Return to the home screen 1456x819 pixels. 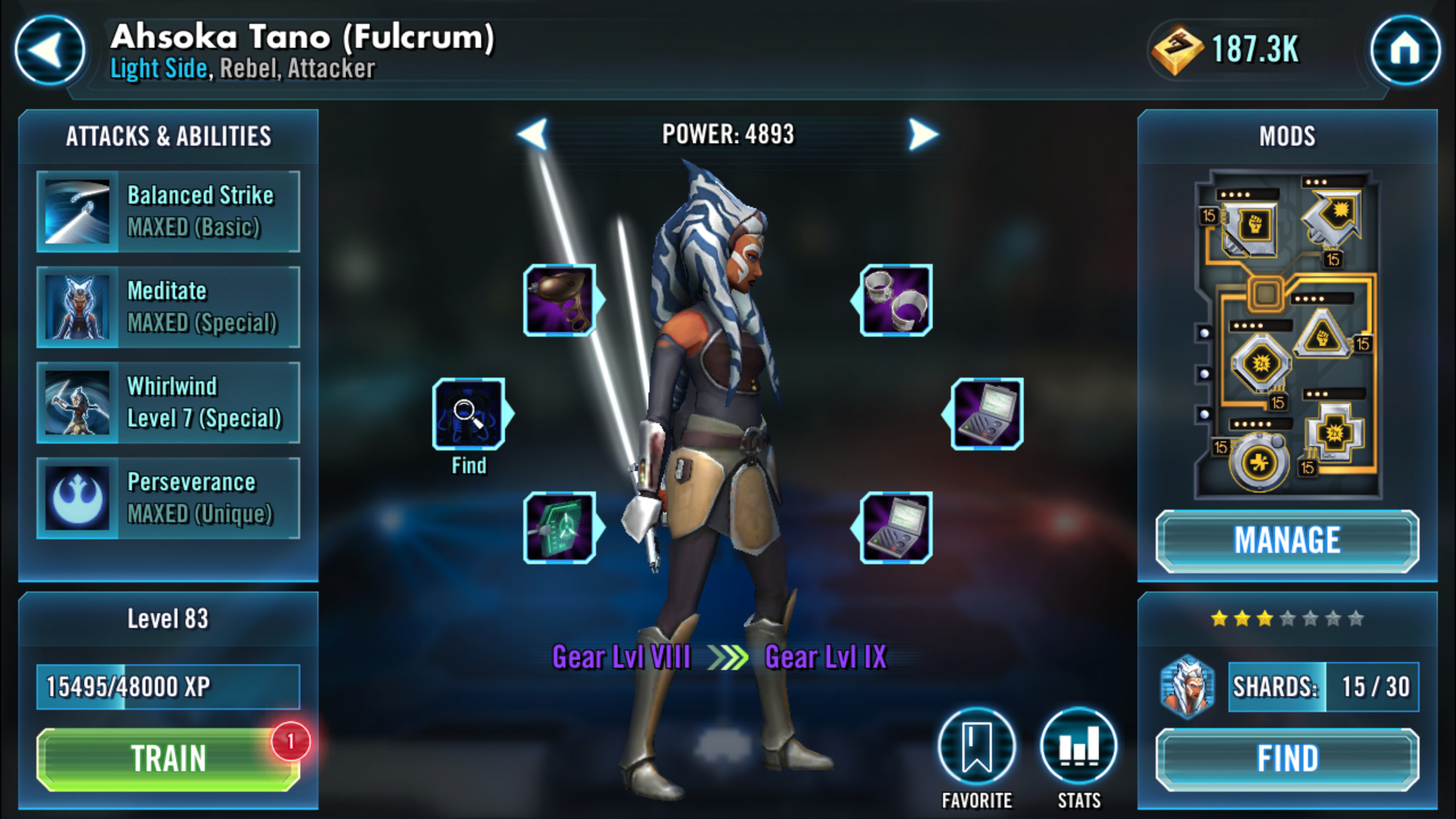1405,51
